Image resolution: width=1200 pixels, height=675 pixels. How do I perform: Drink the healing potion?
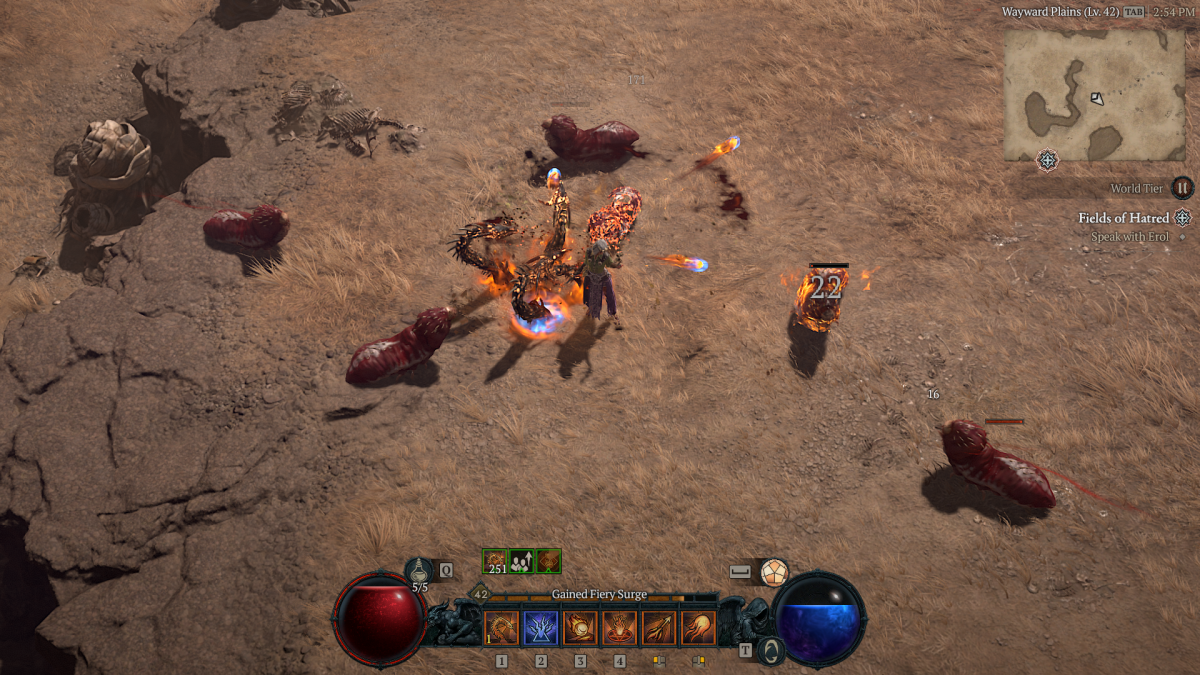coord(420,571)
